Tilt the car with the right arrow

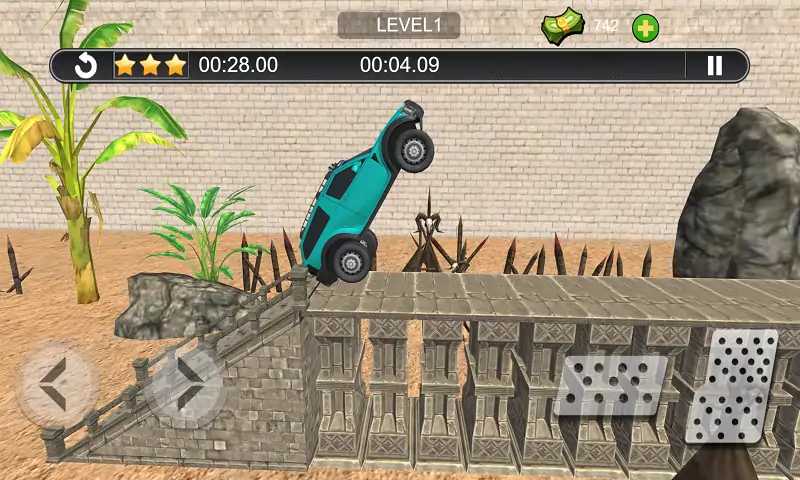click(183, 385)
